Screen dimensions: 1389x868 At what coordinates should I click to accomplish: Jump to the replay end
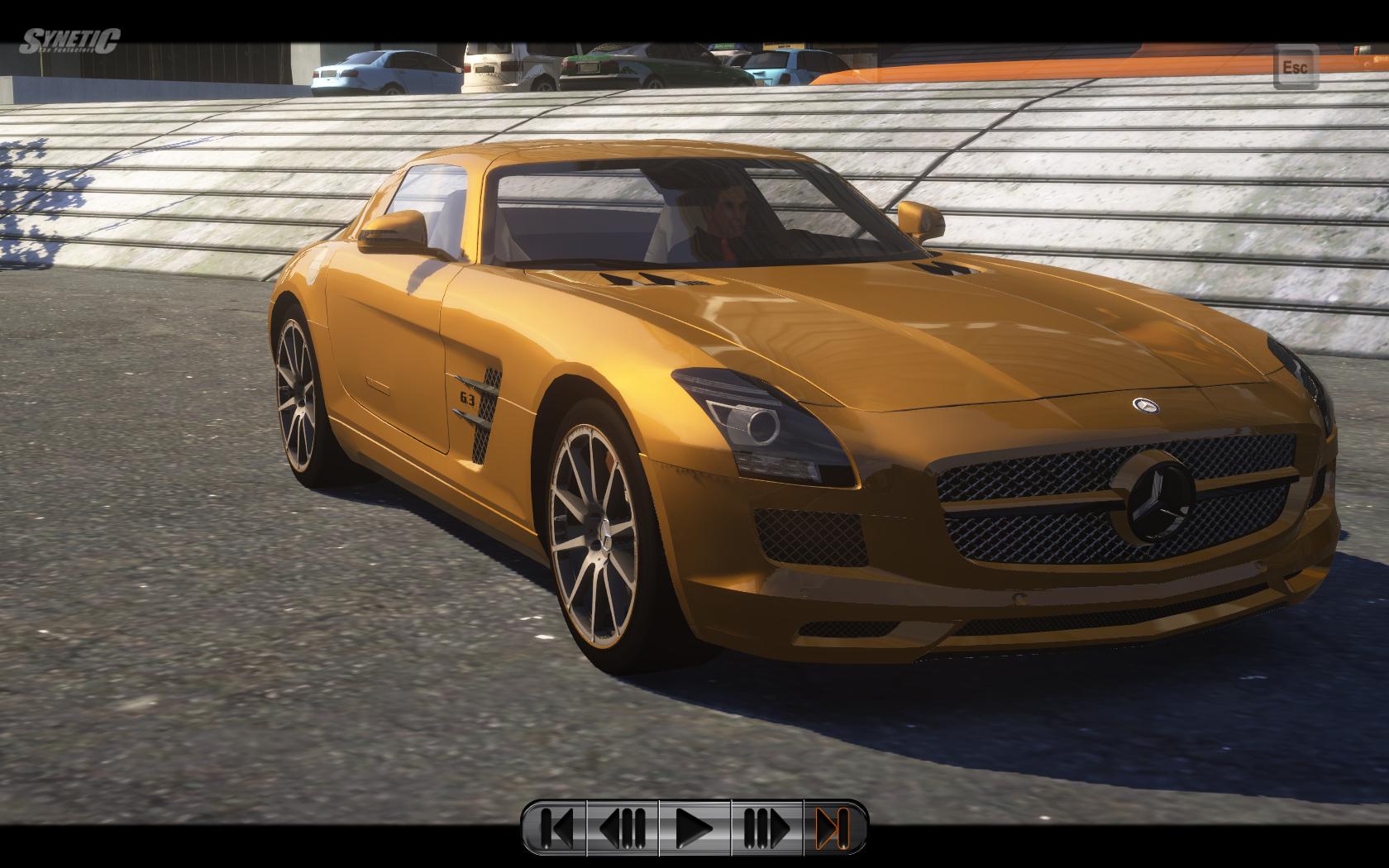pyautogui.click(x=833, y=827)
